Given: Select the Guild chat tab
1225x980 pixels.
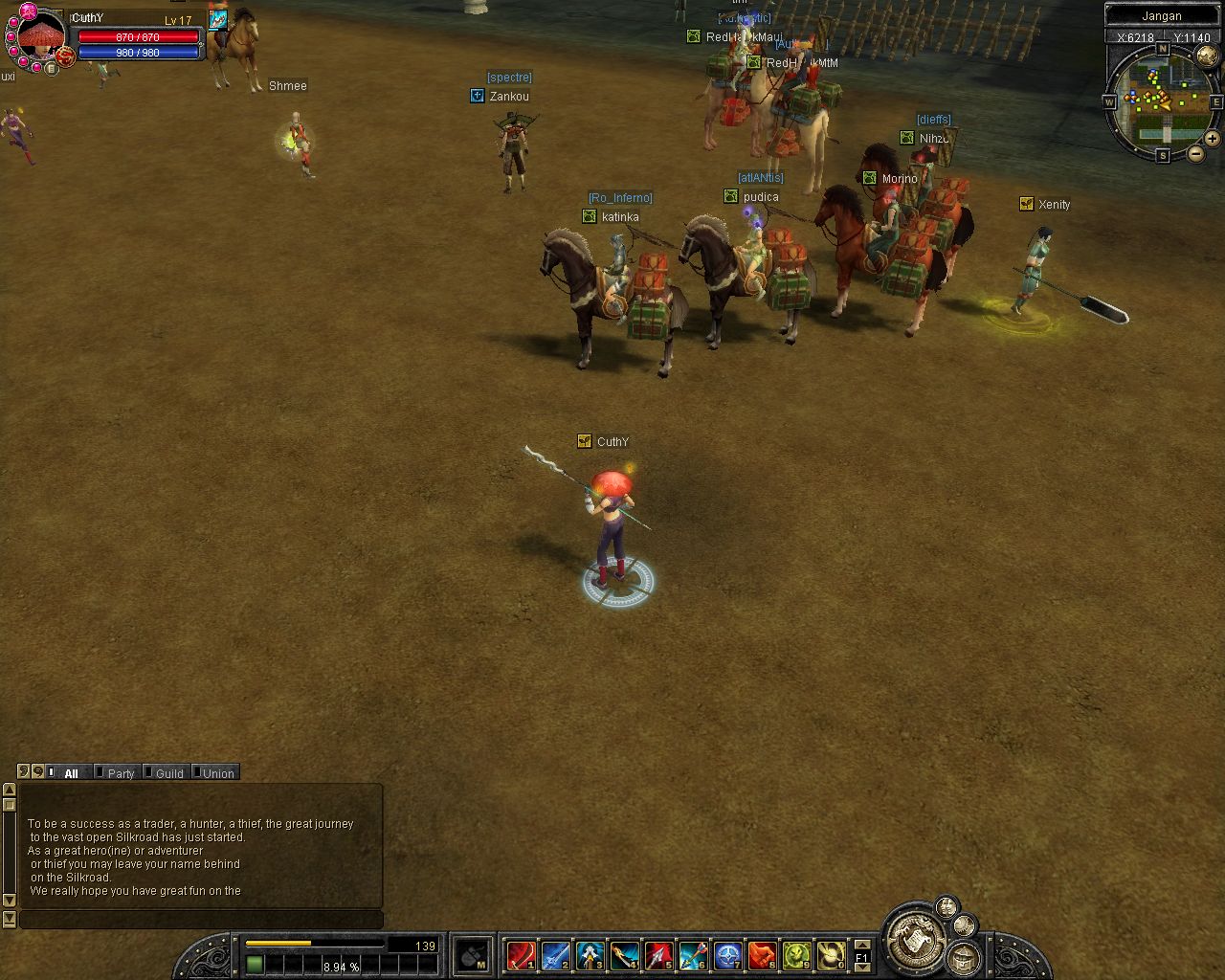Looking at the screenshot, I should pyautogui.click(x=168, y=773).
